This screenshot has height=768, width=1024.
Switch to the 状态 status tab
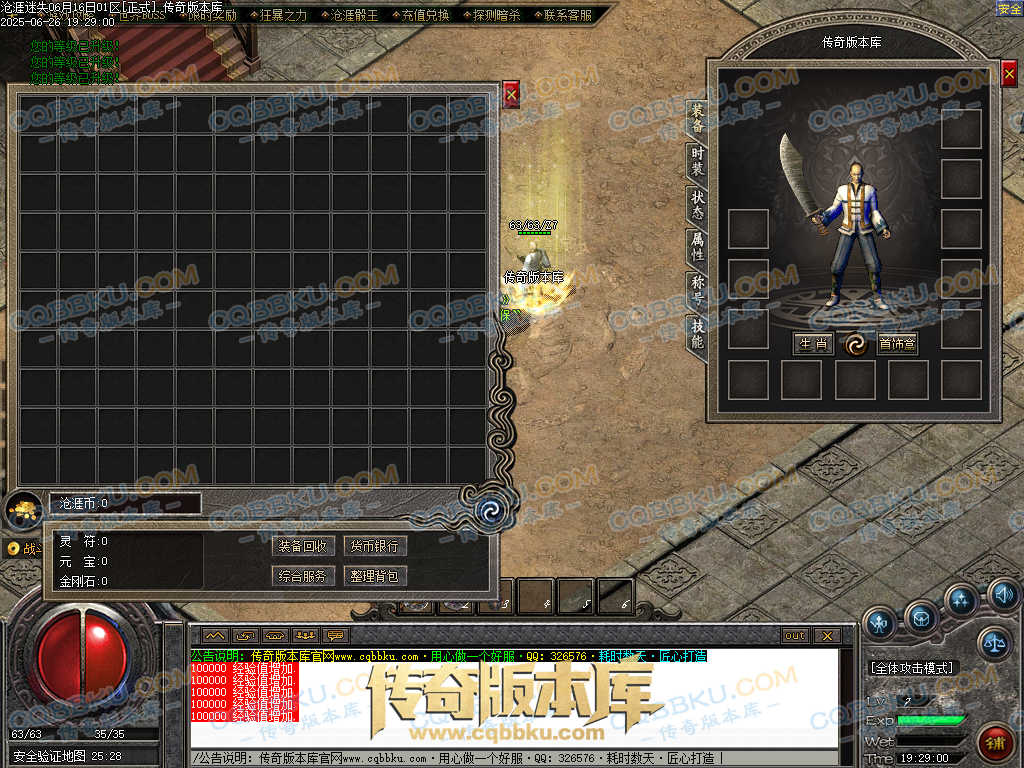pos(697,204)
